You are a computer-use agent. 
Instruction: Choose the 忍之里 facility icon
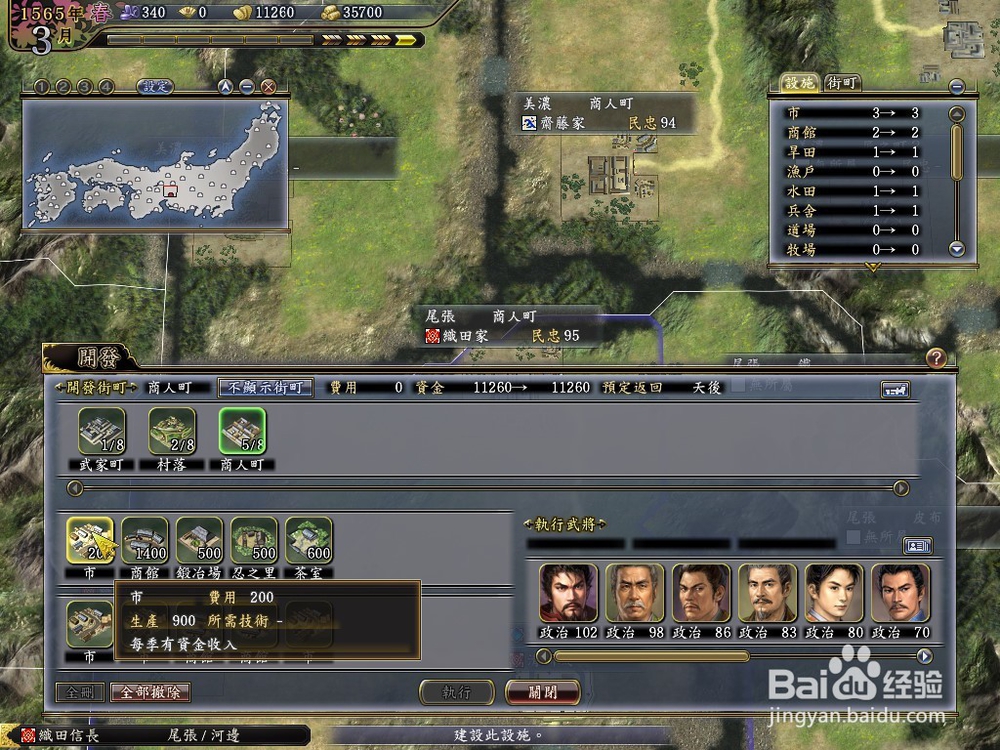[x=254, y=540]
